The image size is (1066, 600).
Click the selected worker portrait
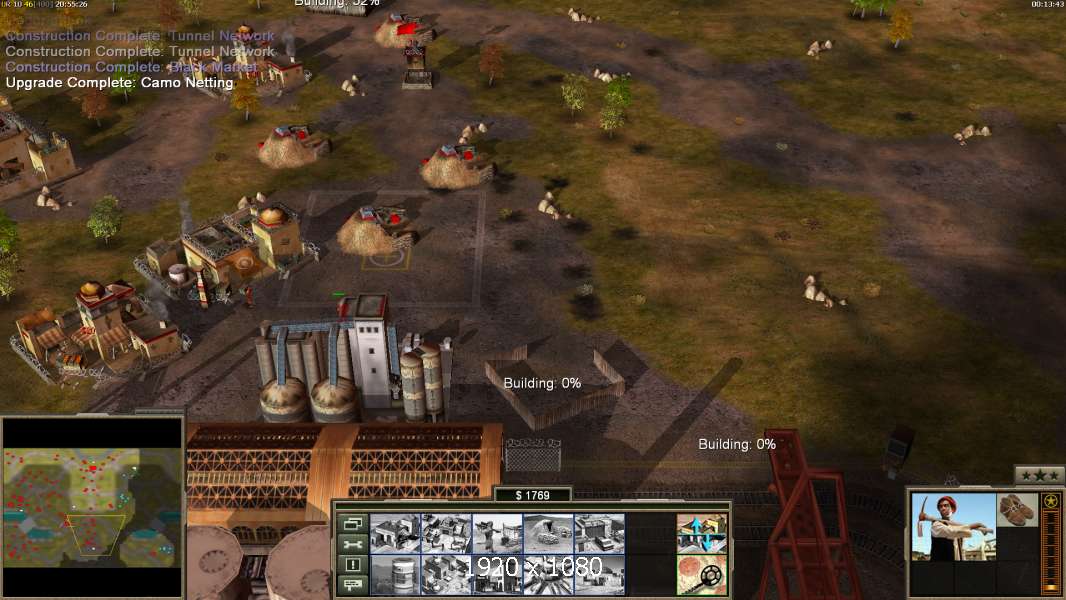953,527
